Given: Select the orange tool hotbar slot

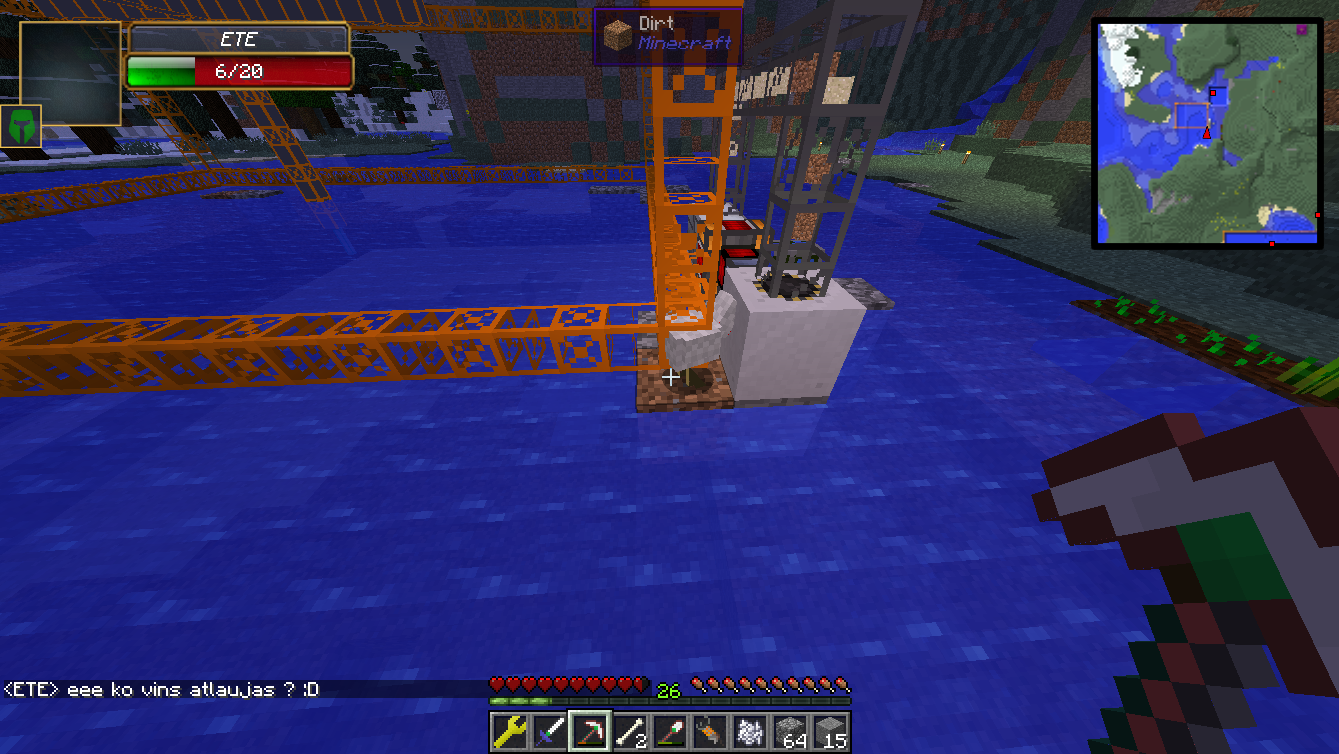Looking at the screenshot, I should (709, 732).
